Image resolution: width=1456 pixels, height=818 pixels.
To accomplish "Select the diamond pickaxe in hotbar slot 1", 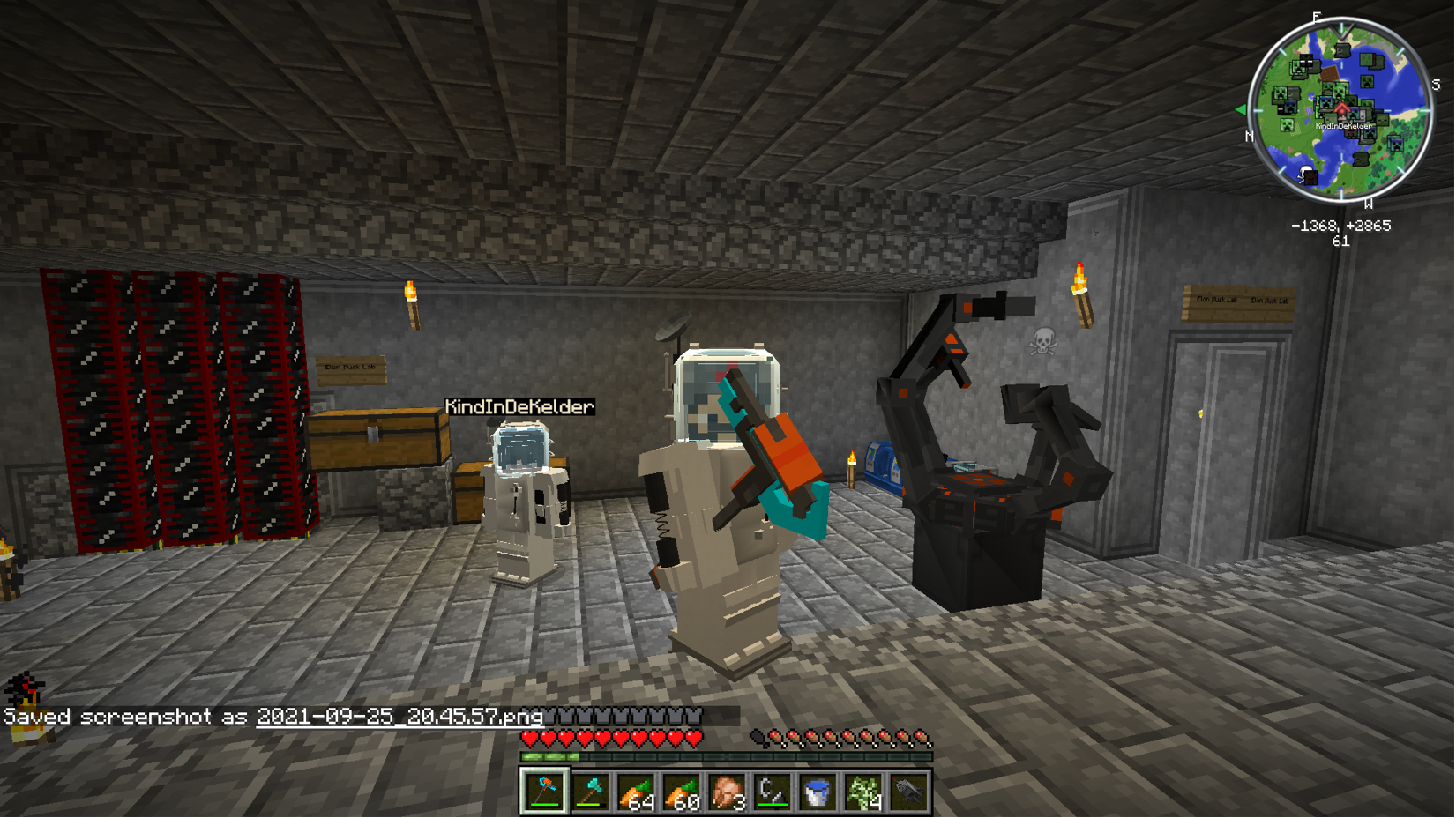I will tap(544, 790).
